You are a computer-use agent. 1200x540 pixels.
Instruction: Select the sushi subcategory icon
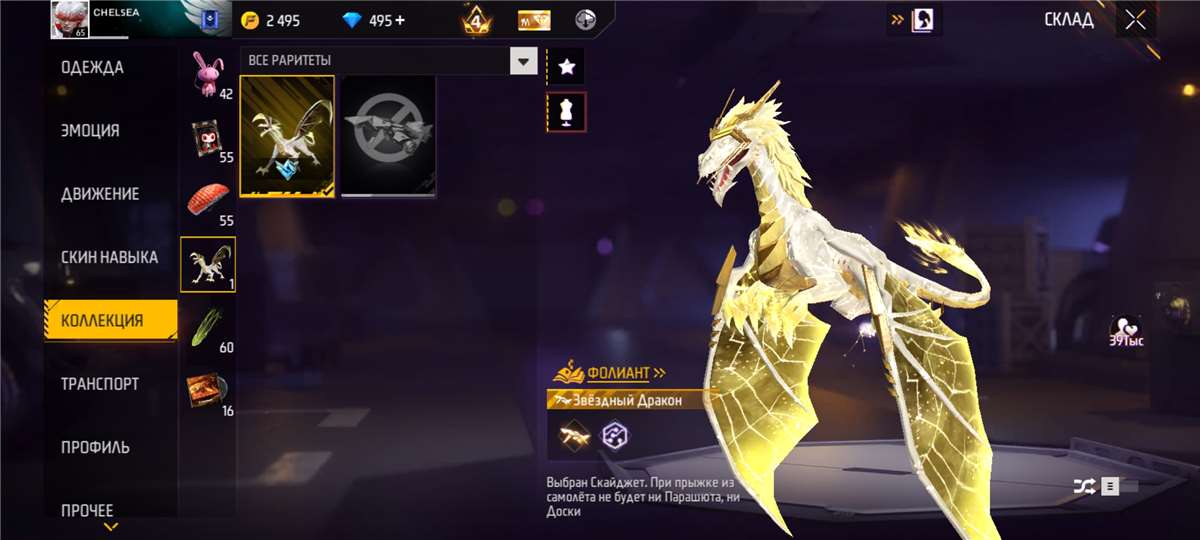[x=209, y=199]
